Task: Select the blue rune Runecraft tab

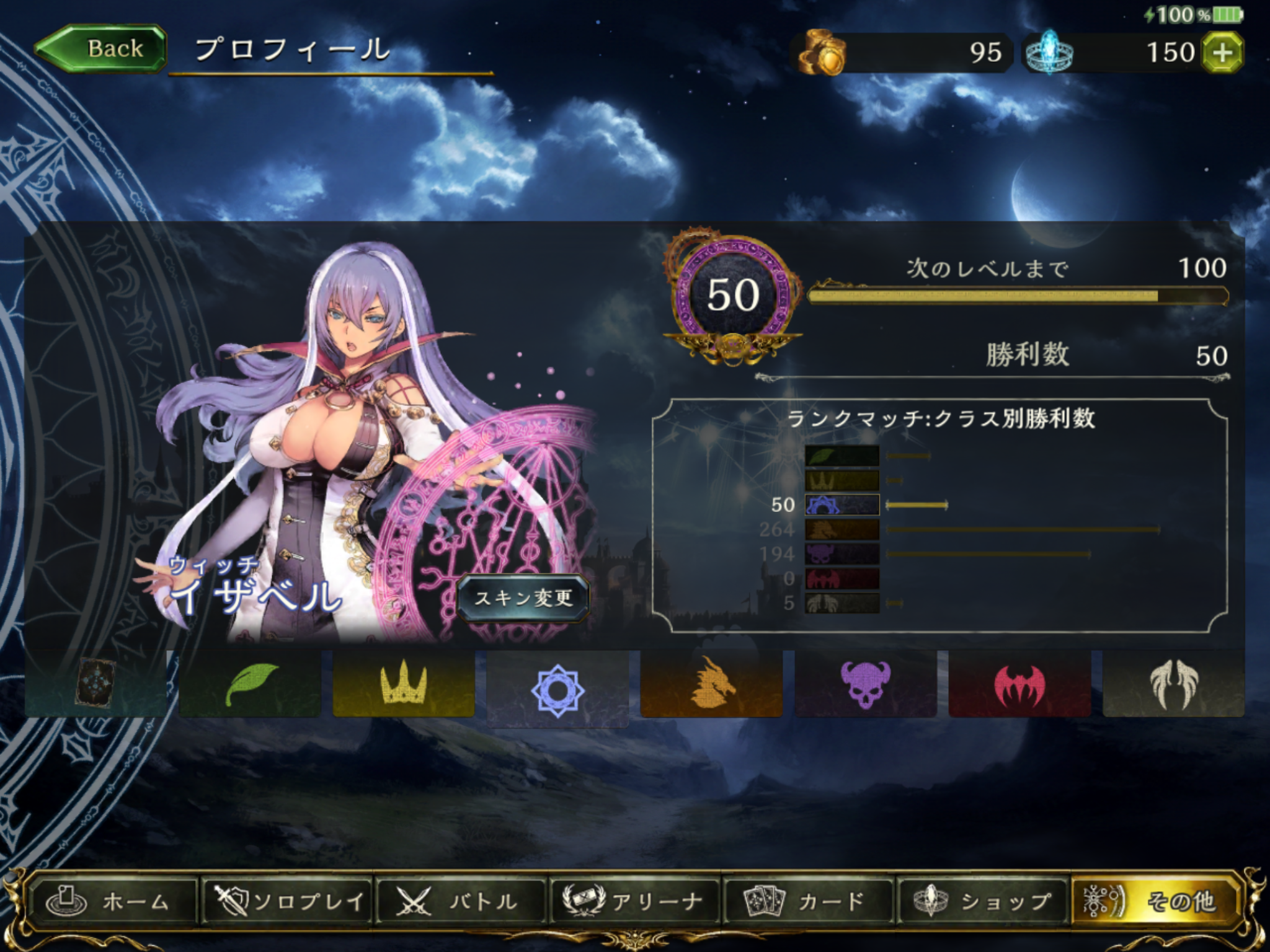Action: point(557,688)
